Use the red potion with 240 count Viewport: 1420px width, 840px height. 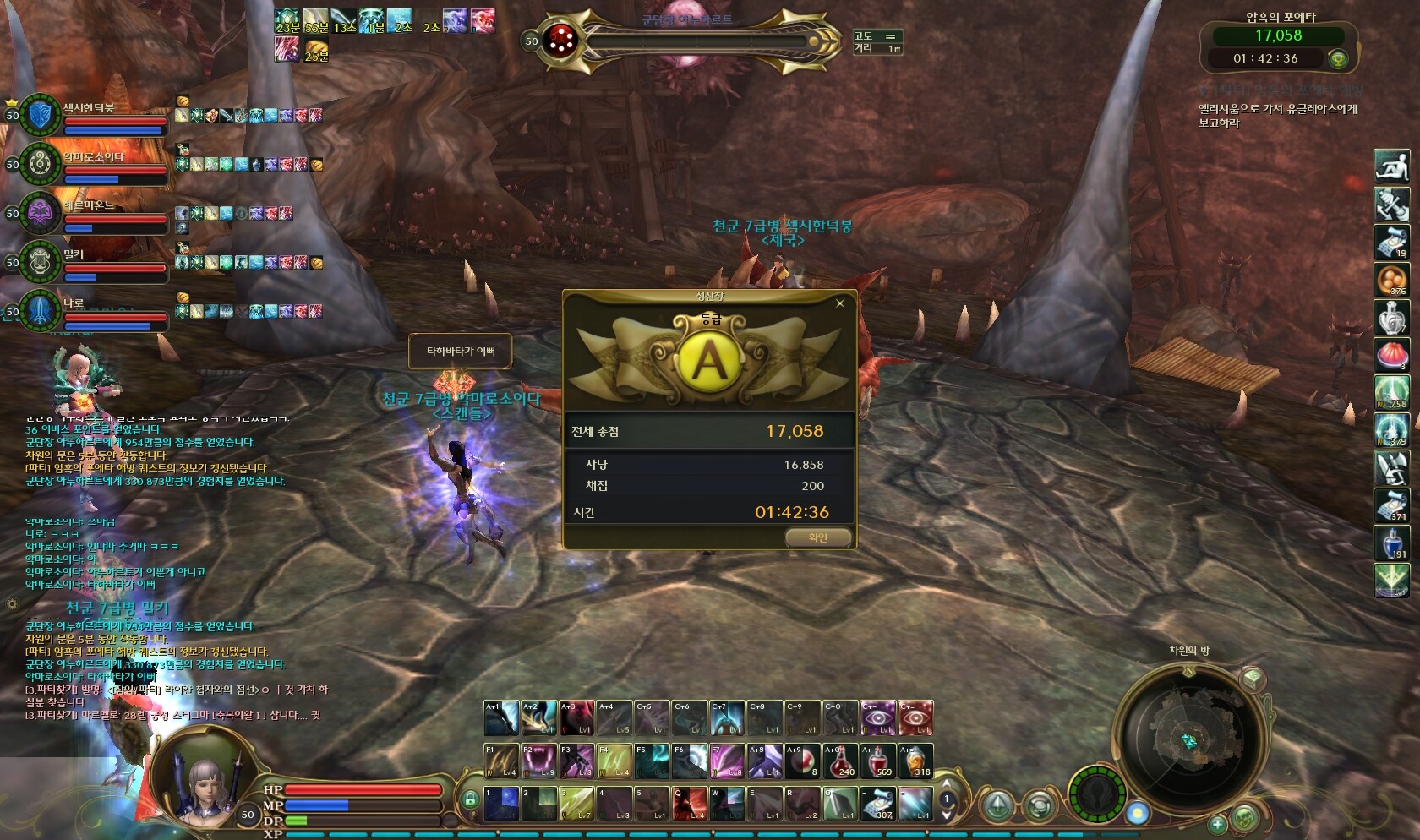point(840,761)
